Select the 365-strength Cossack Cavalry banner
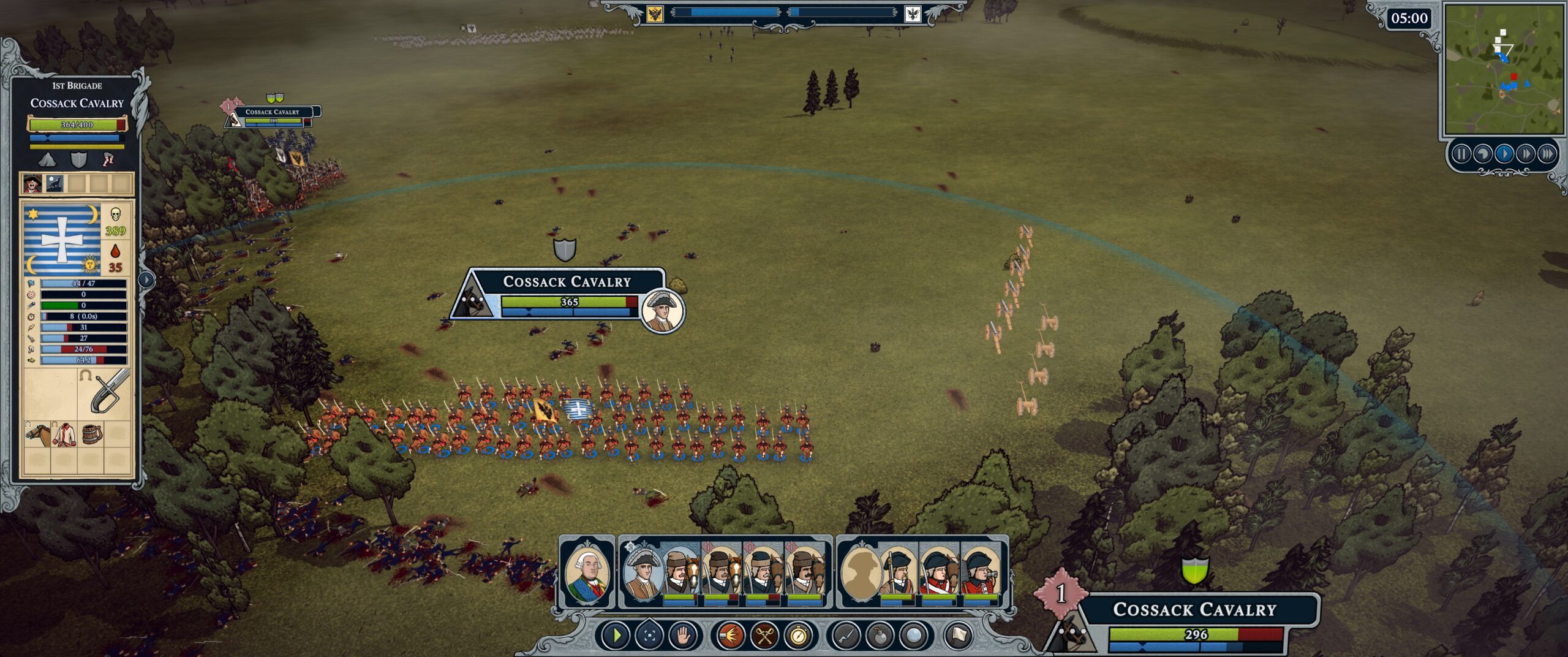 (567, 293)
